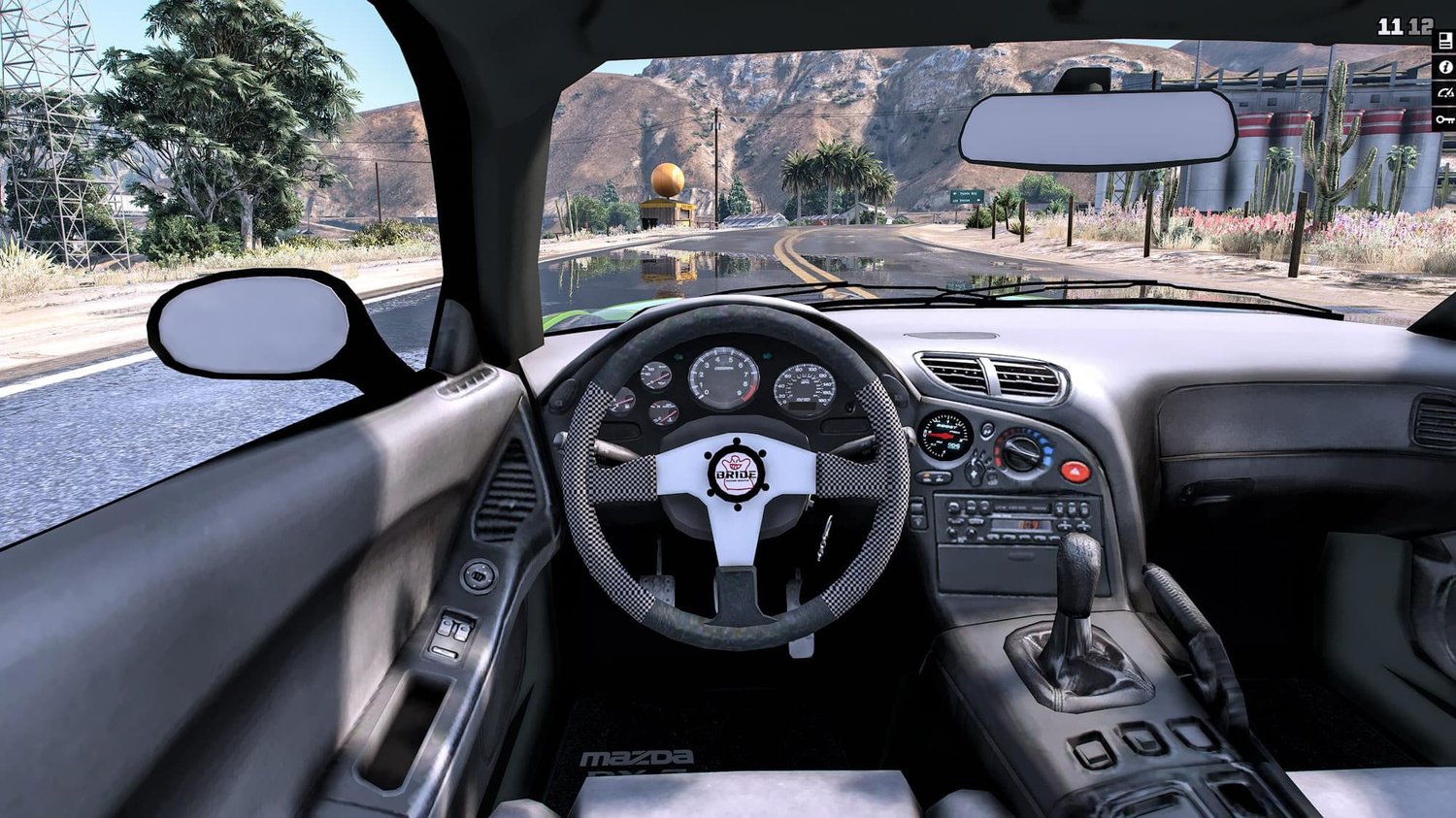
Task: Open the page layout icon
Action: click(x=1444, y=42)
